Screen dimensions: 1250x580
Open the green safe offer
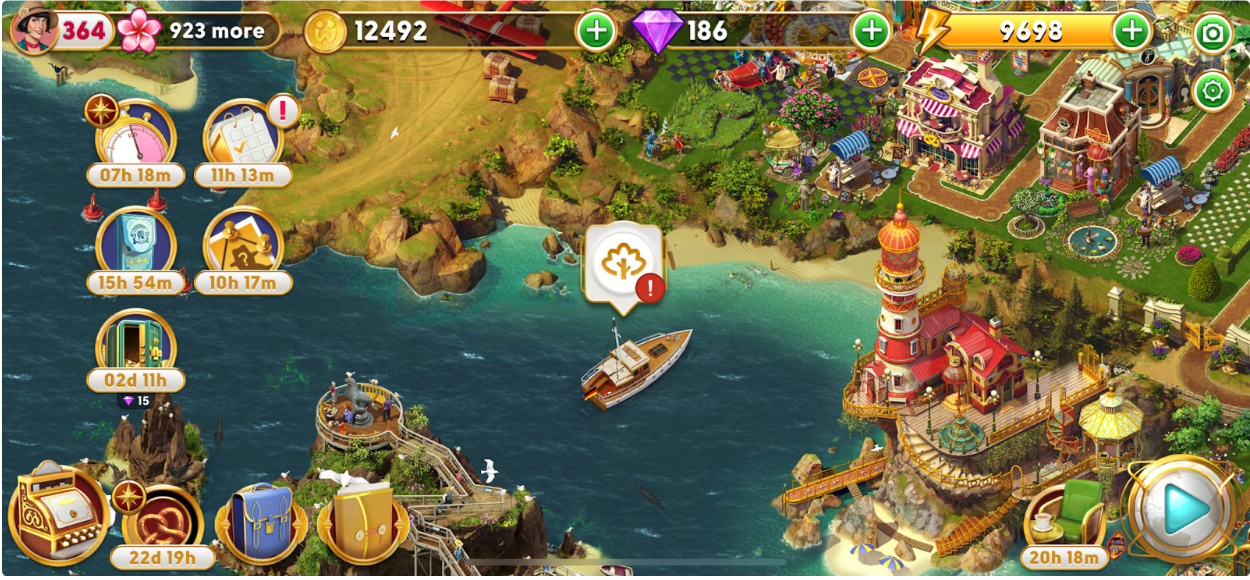(x=136, y=347)
